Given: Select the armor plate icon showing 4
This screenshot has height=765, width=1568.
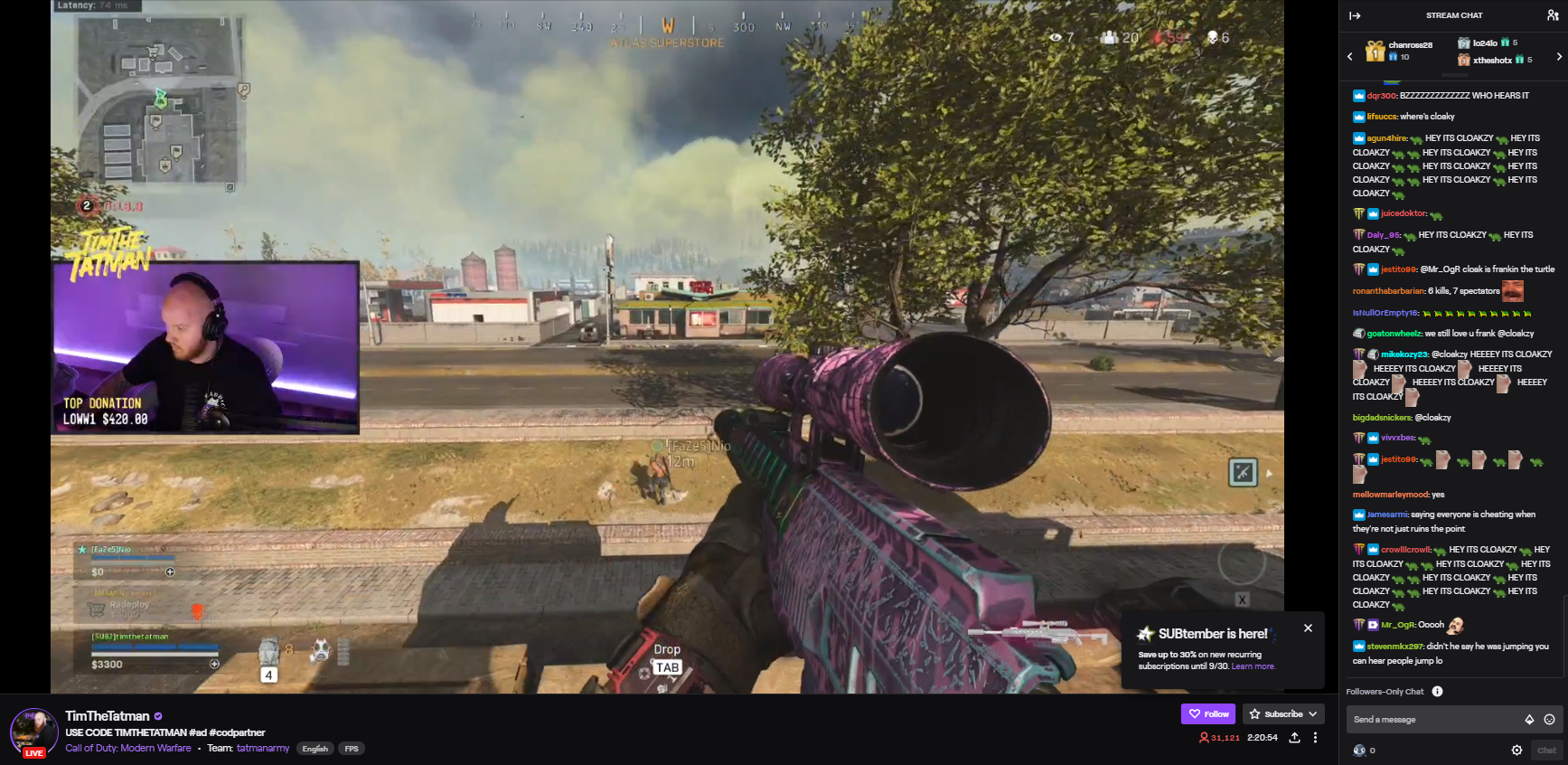Looking at the screenshot, I should (269, 653).
